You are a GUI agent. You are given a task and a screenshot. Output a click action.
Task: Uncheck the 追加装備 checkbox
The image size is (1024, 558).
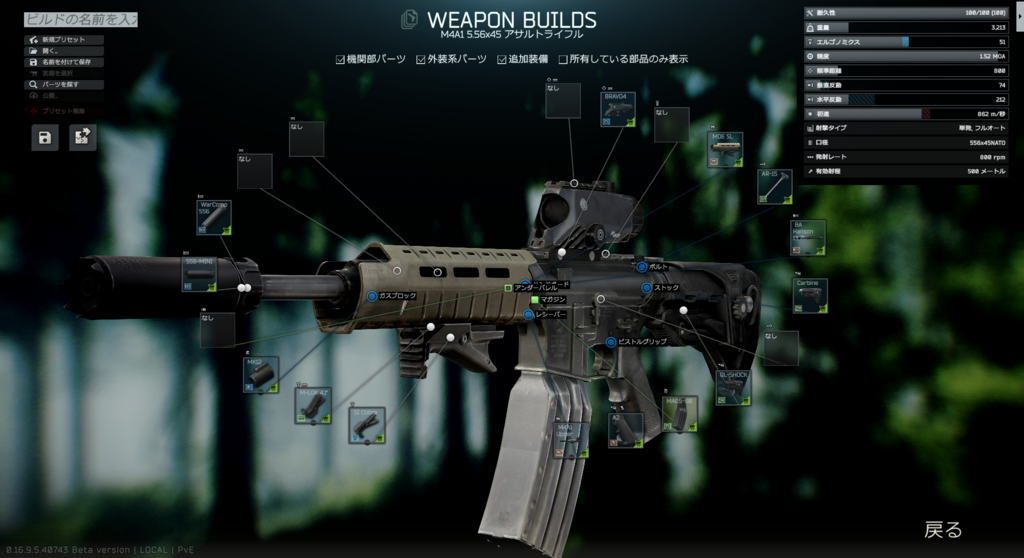pos(503,59)
